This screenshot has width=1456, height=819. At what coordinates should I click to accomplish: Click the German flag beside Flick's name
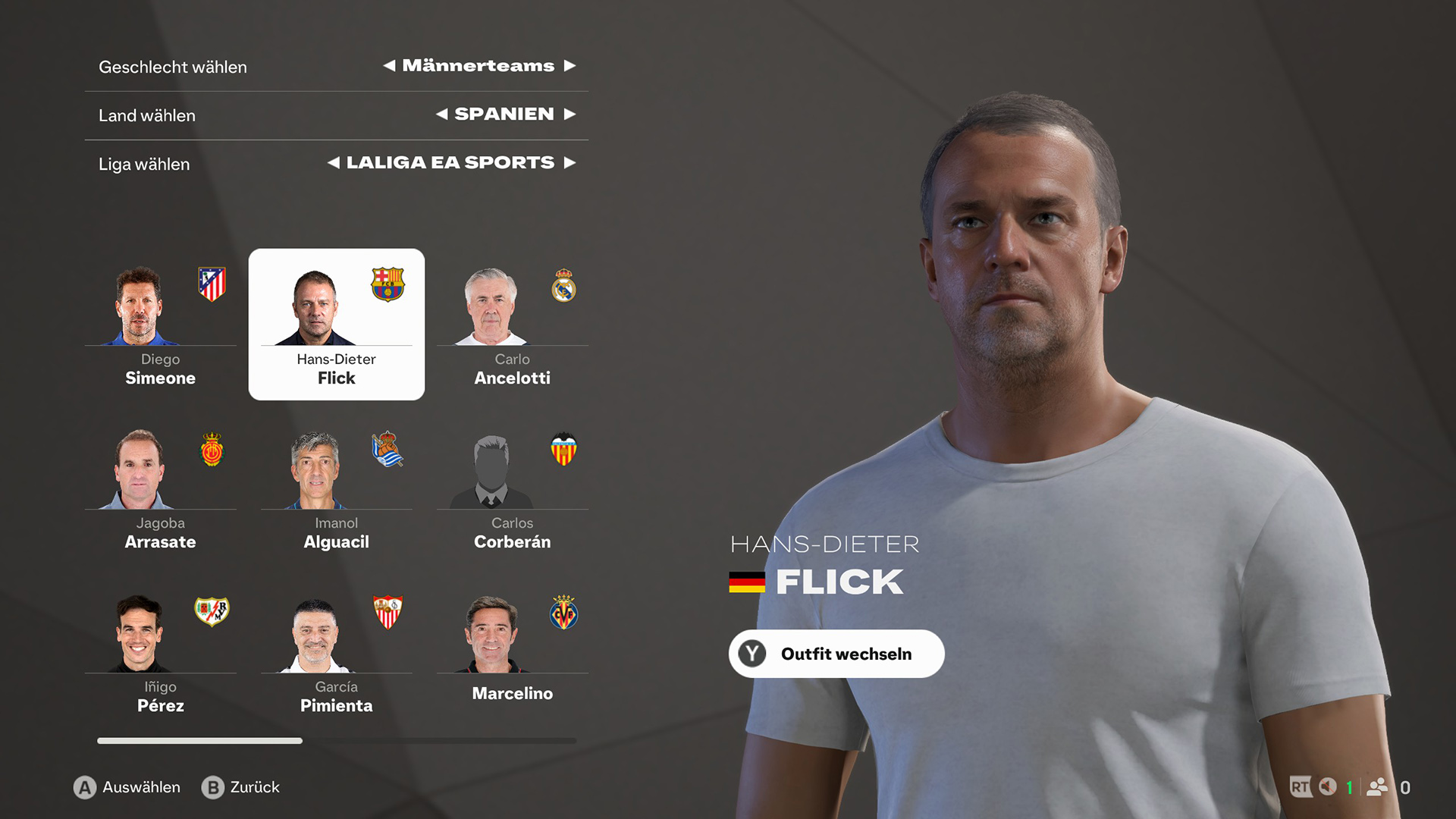pyautogui.click(x=746, y=582)
